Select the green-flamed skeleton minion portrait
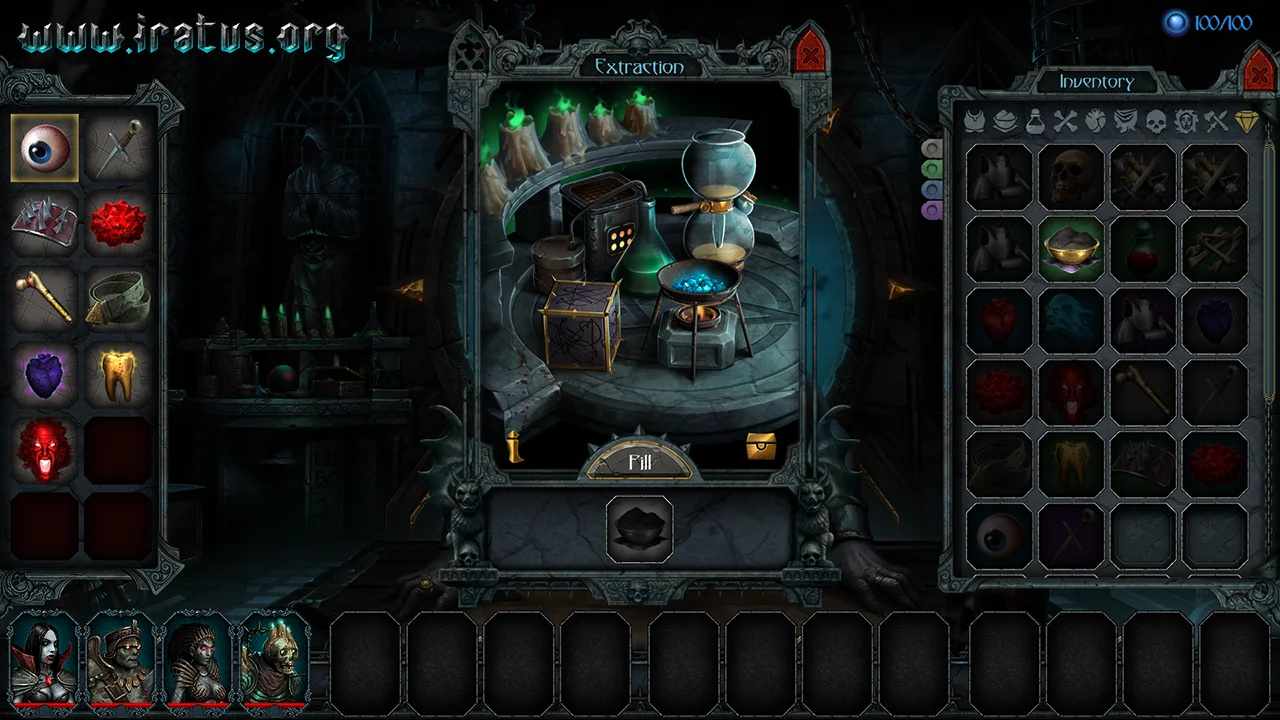The width and height of the screenshot is (1280, 720). (274, 659)
